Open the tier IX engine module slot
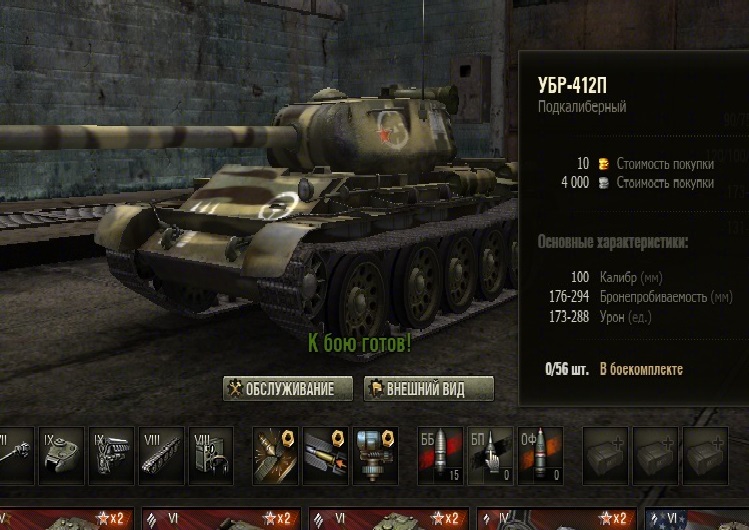749x530 pixels. [111, 456]
